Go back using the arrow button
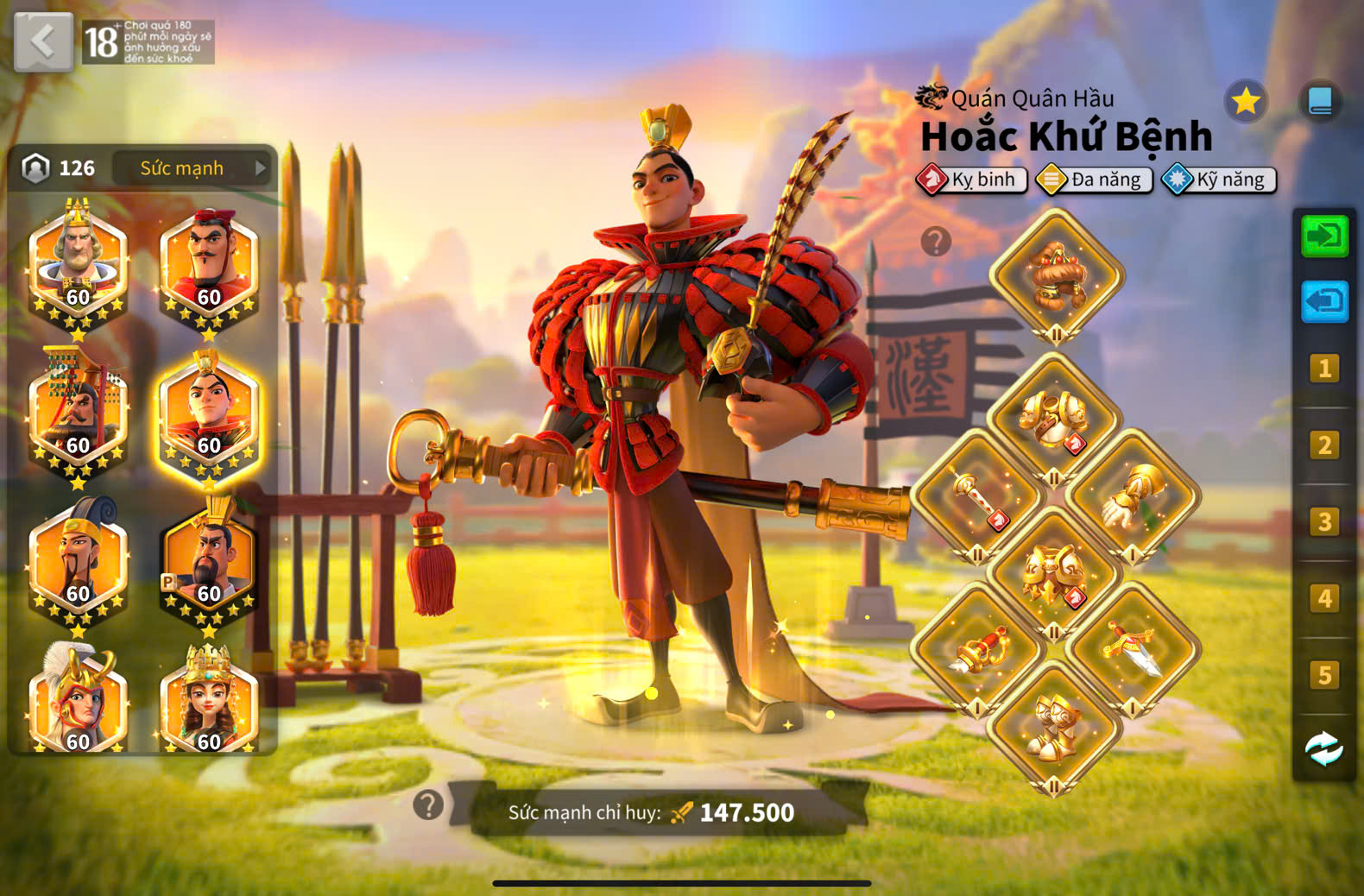 pyautogui.click(x=43, y=41)
